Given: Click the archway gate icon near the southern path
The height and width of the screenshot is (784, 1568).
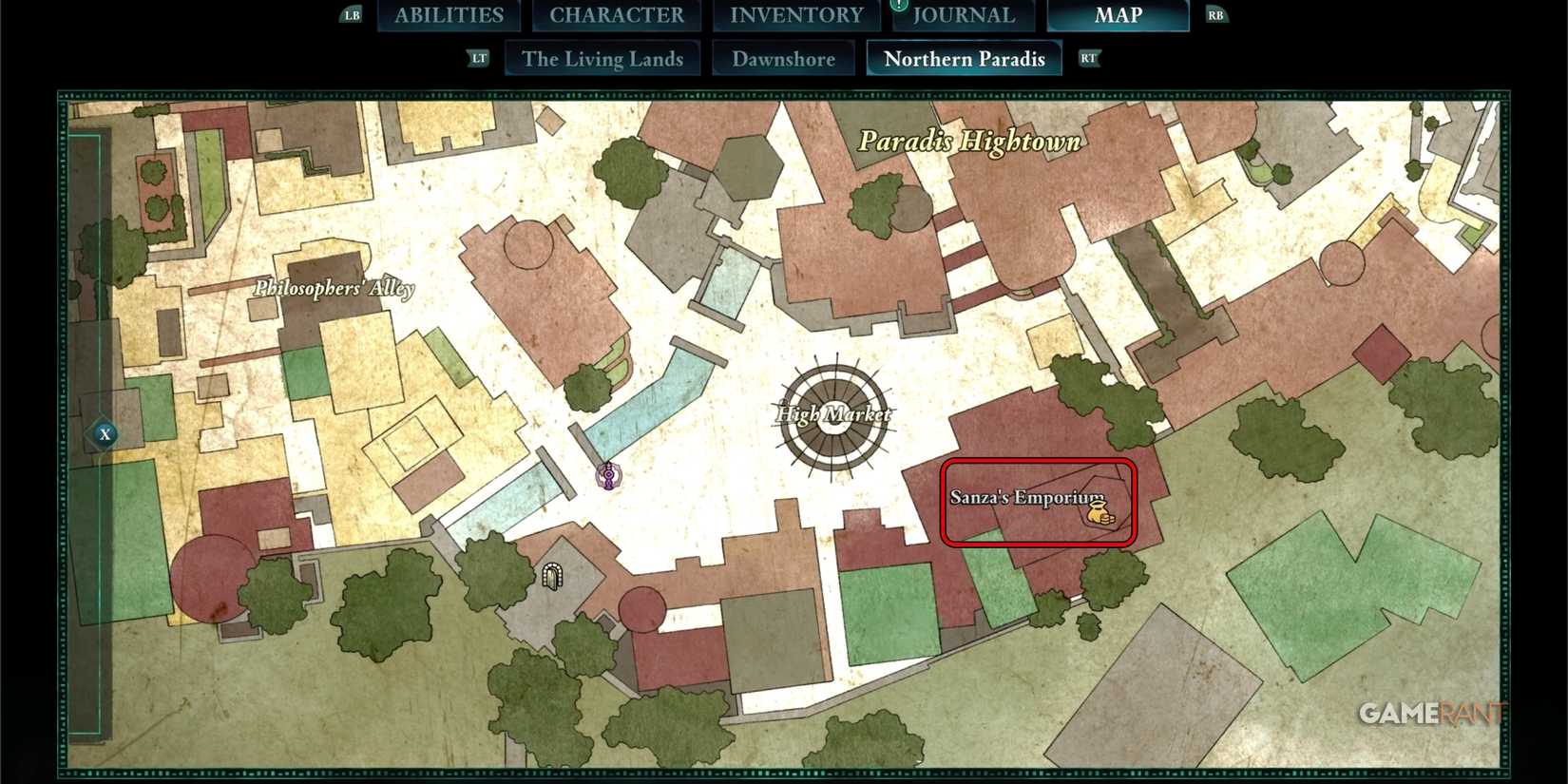Looking at the screenshot, I should [554, 576].
